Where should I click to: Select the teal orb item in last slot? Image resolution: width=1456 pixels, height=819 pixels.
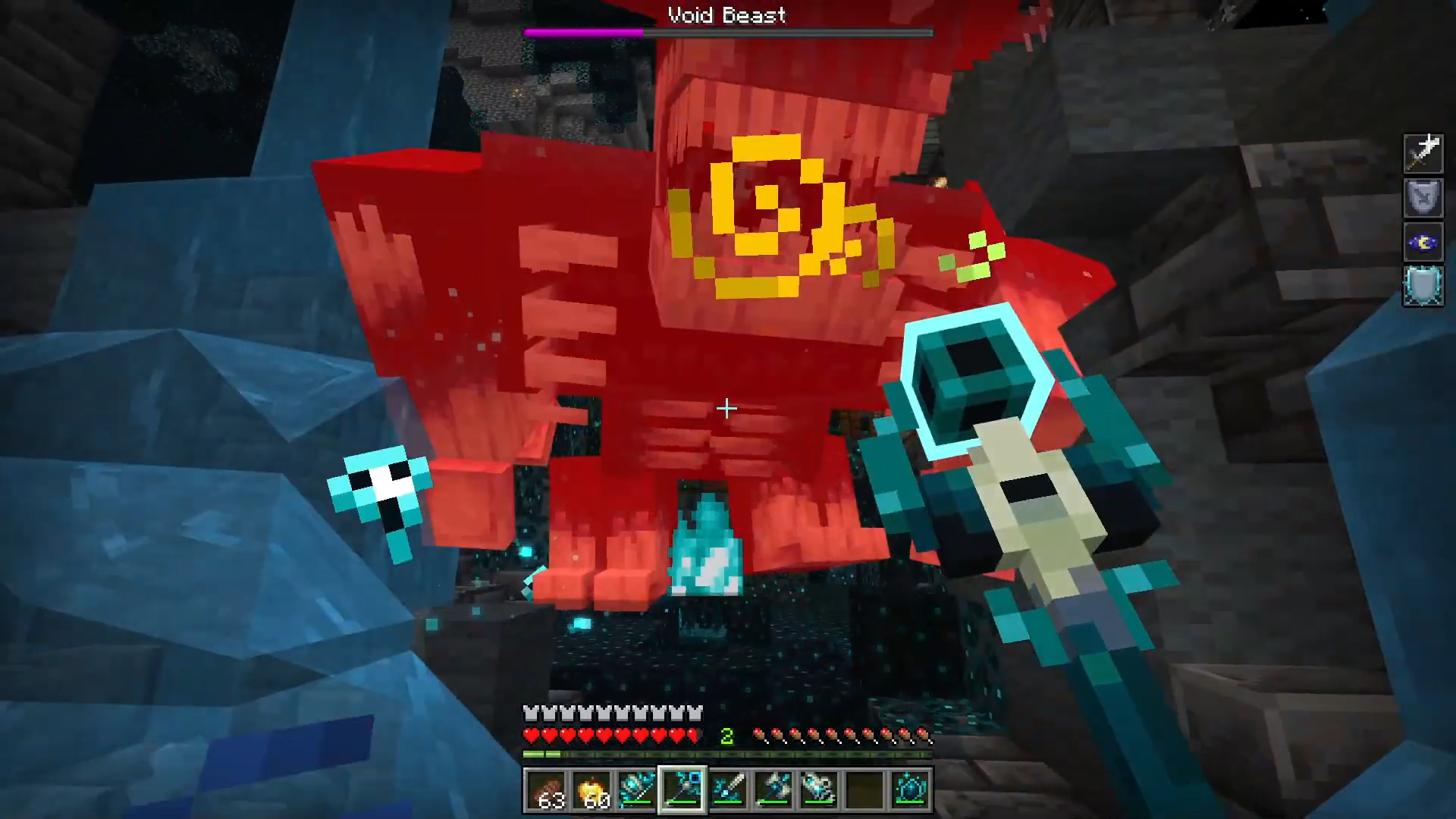tap(910, 790)
